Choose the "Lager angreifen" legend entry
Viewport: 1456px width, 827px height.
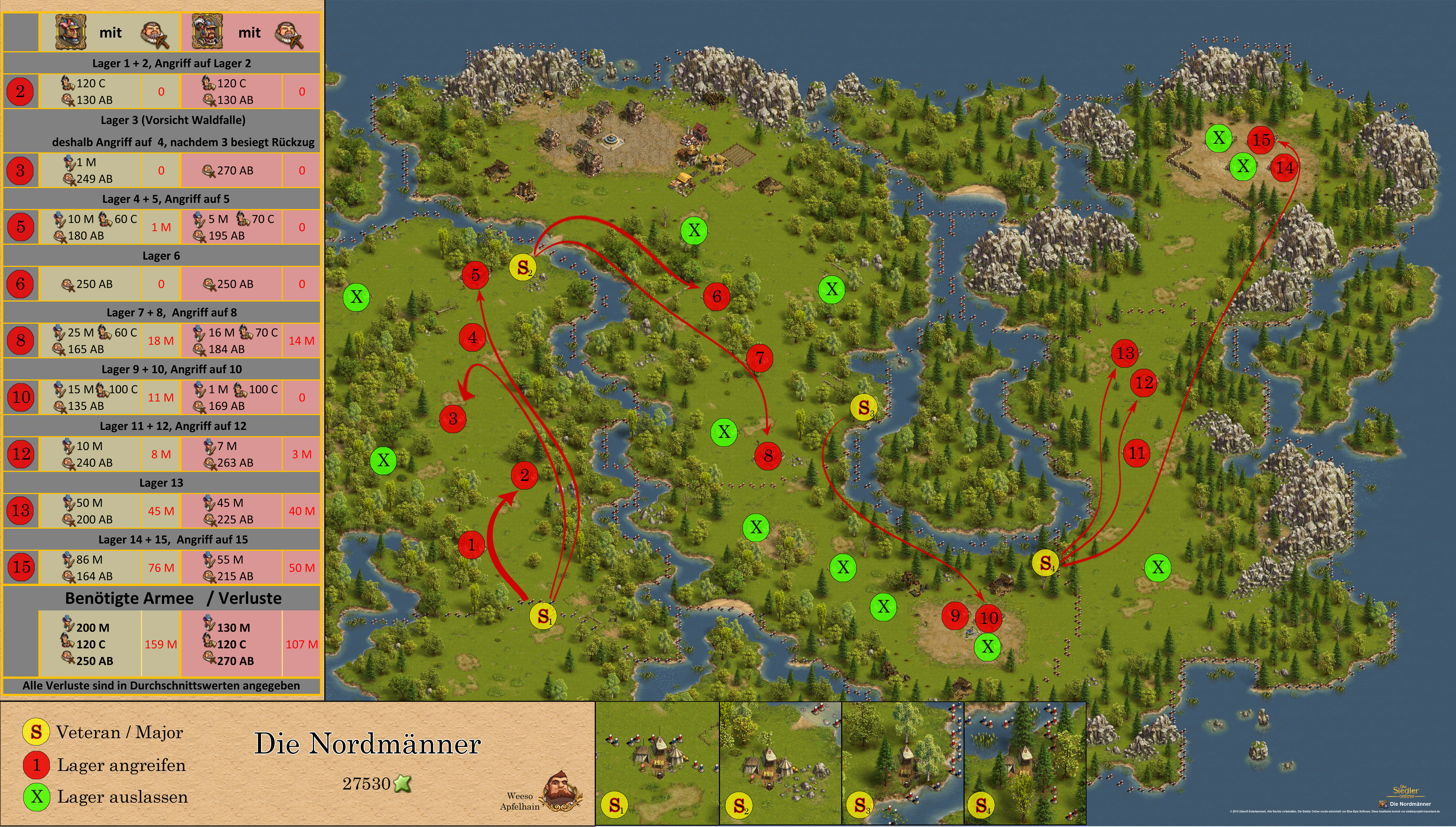(x=121, y=765)
